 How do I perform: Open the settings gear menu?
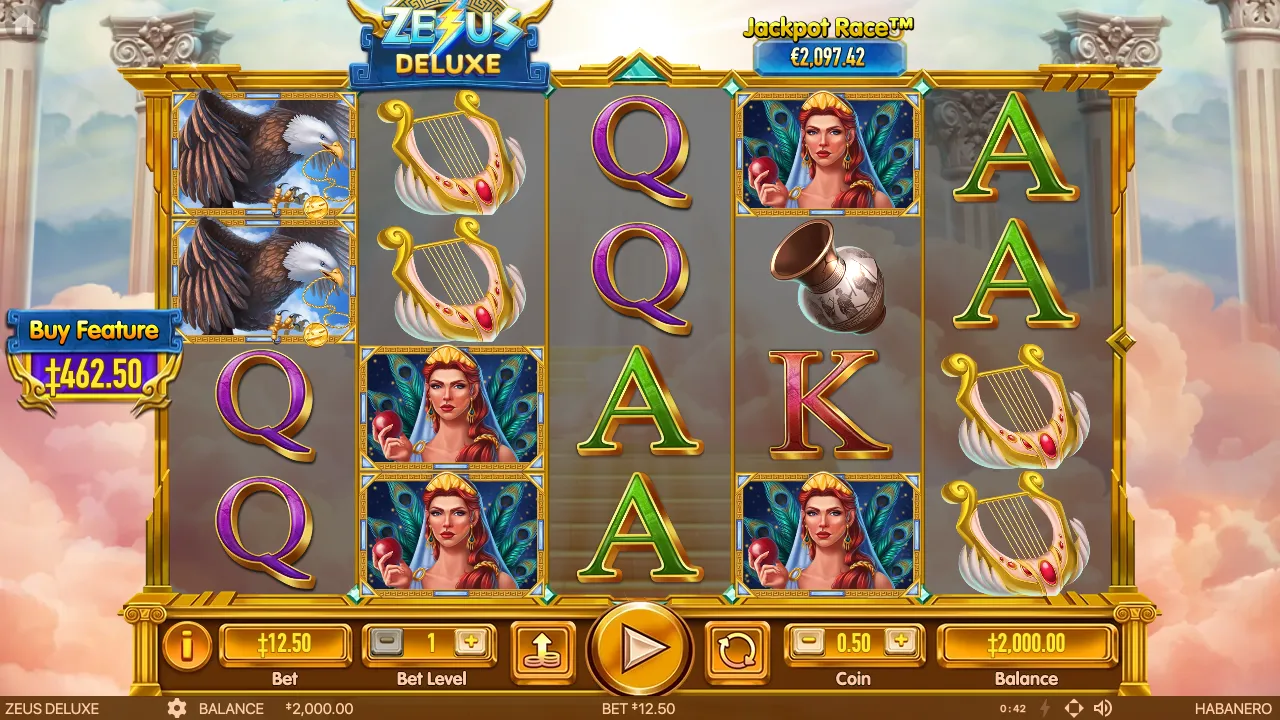(179, 708)
